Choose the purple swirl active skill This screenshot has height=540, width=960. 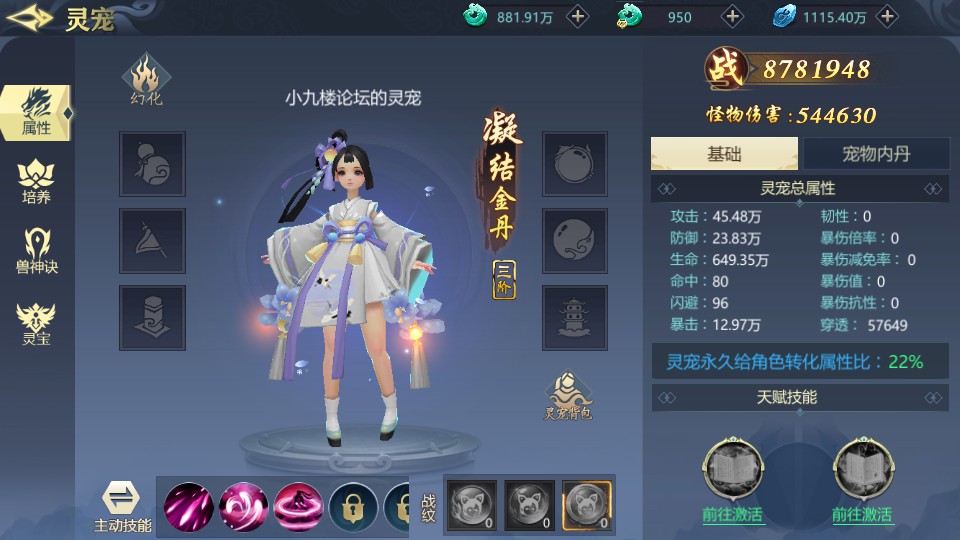click(x=243, y=506)
